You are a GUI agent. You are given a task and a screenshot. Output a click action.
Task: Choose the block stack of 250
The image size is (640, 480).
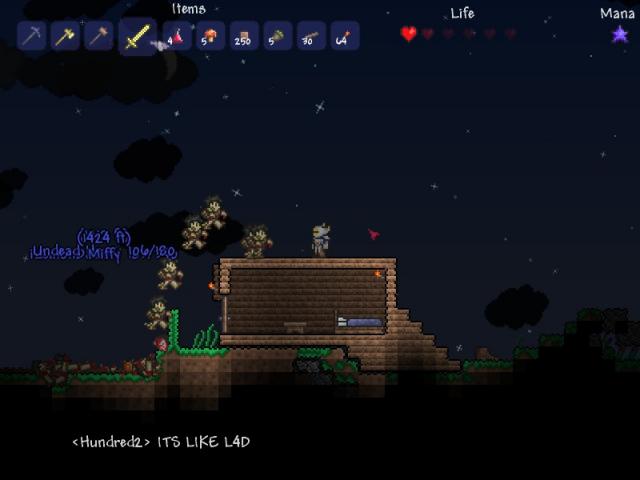click(x=243, y=37)
